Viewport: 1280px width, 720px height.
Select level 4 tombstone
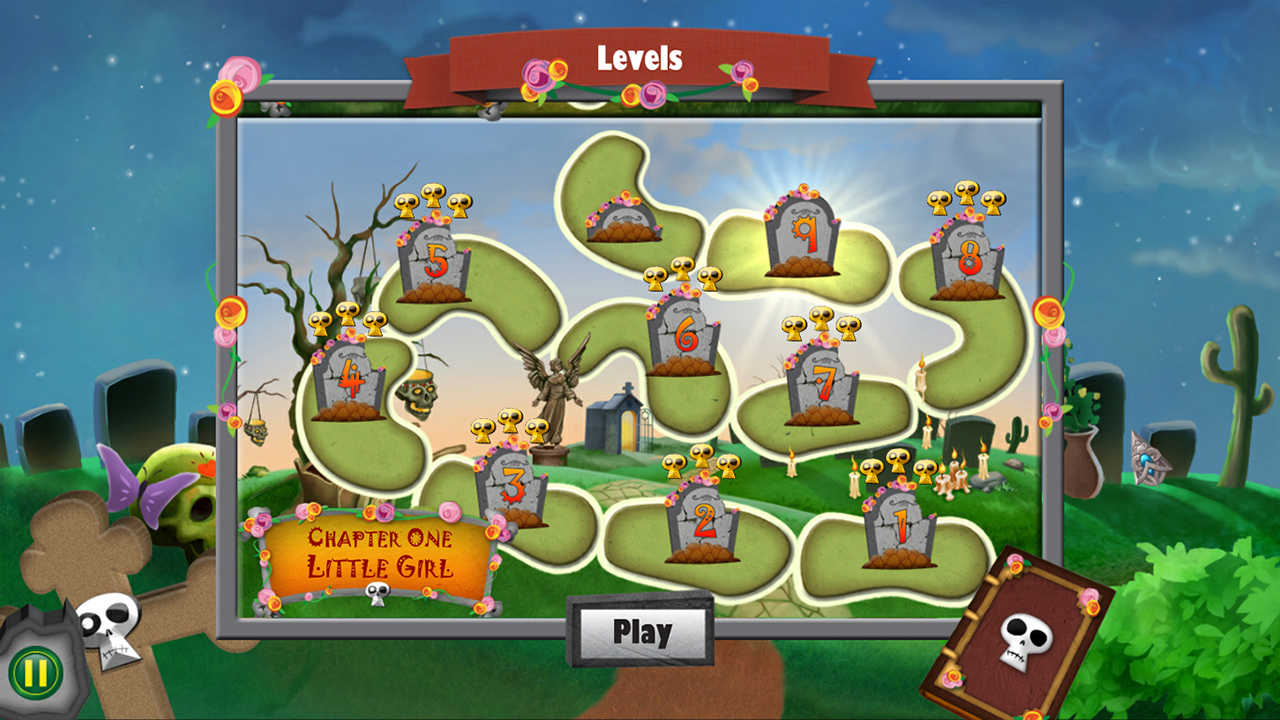pos(347,385)
